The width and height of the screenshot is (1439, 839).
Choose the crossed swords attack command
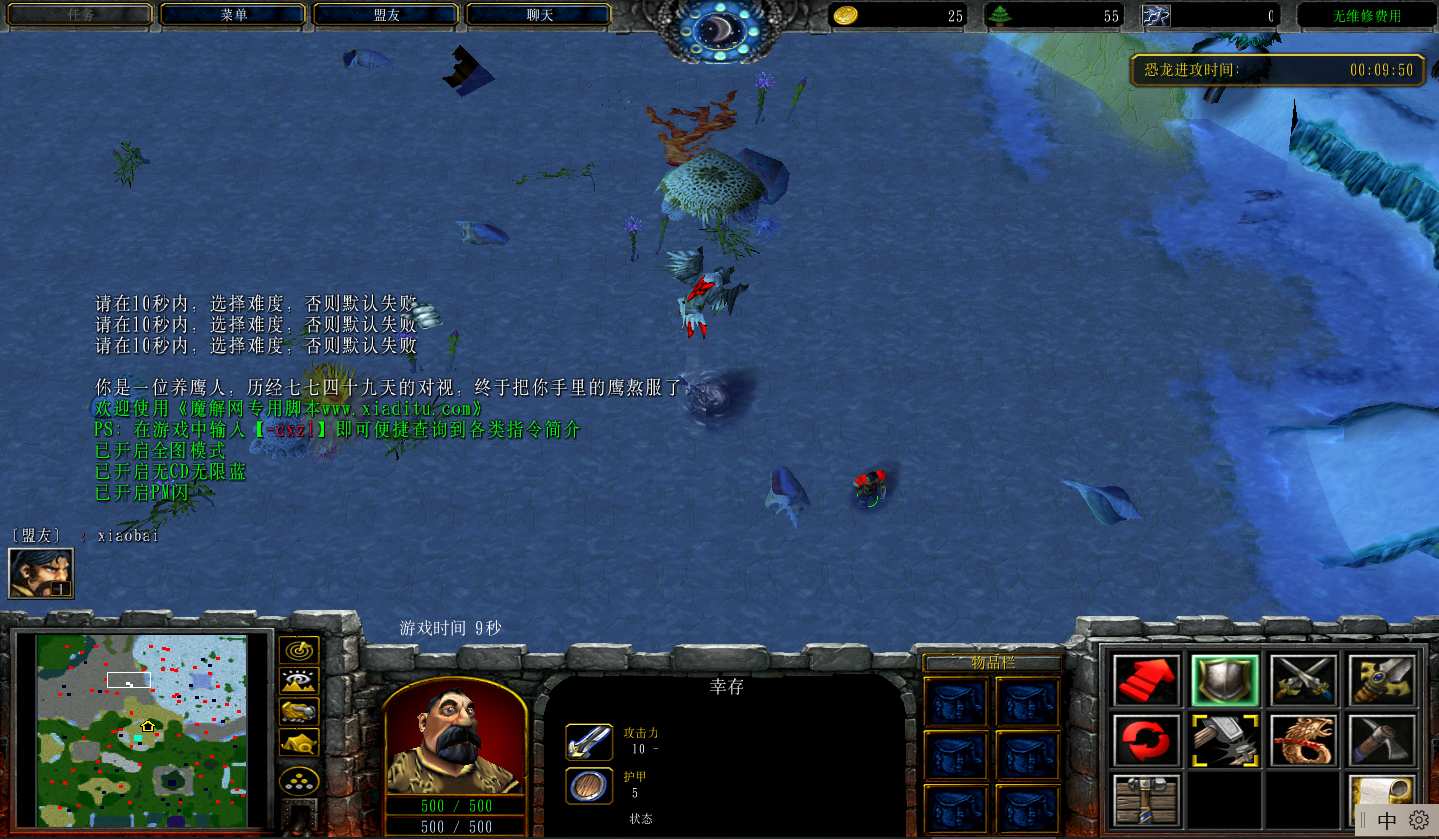click(x=1303, y=680)
